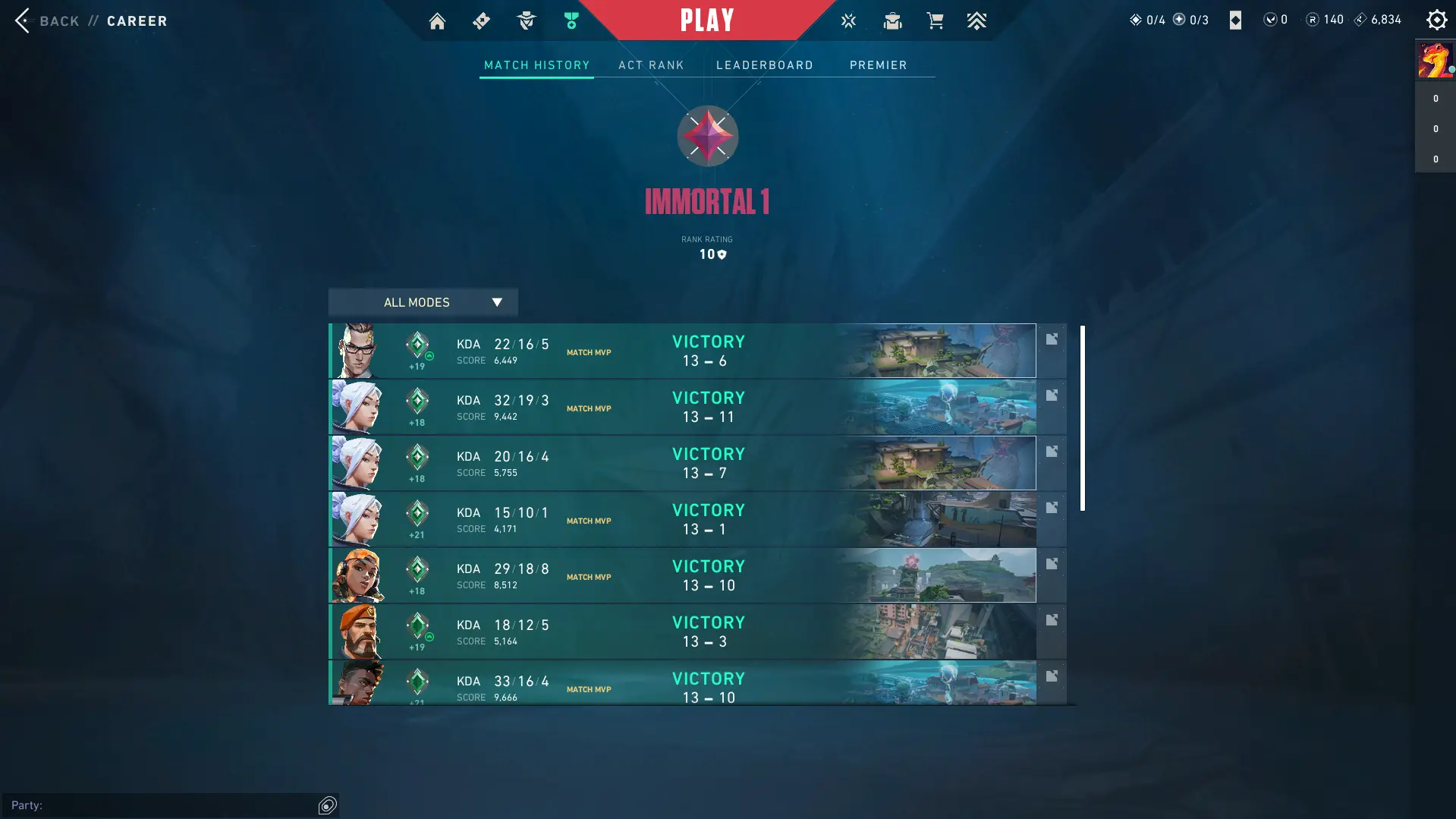Click the Home icon in the top navigation

[437, 20]
